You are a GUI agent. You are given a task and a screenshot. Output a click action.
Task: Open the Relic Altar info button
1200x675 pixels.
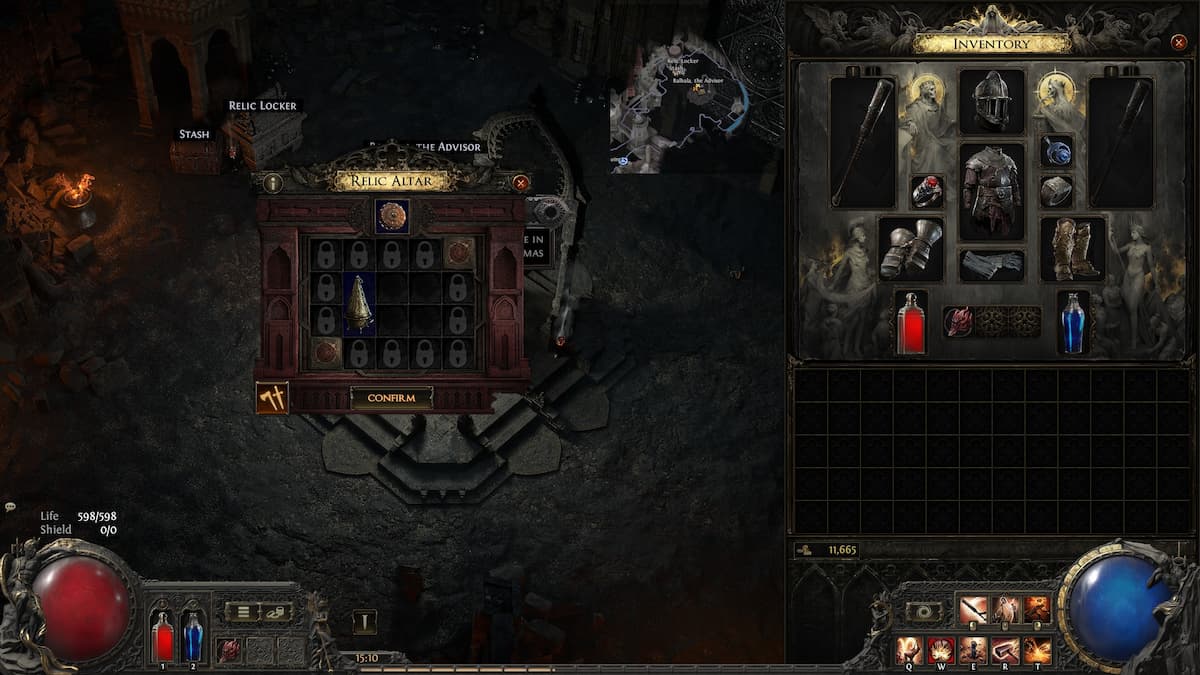coord(273,183)
